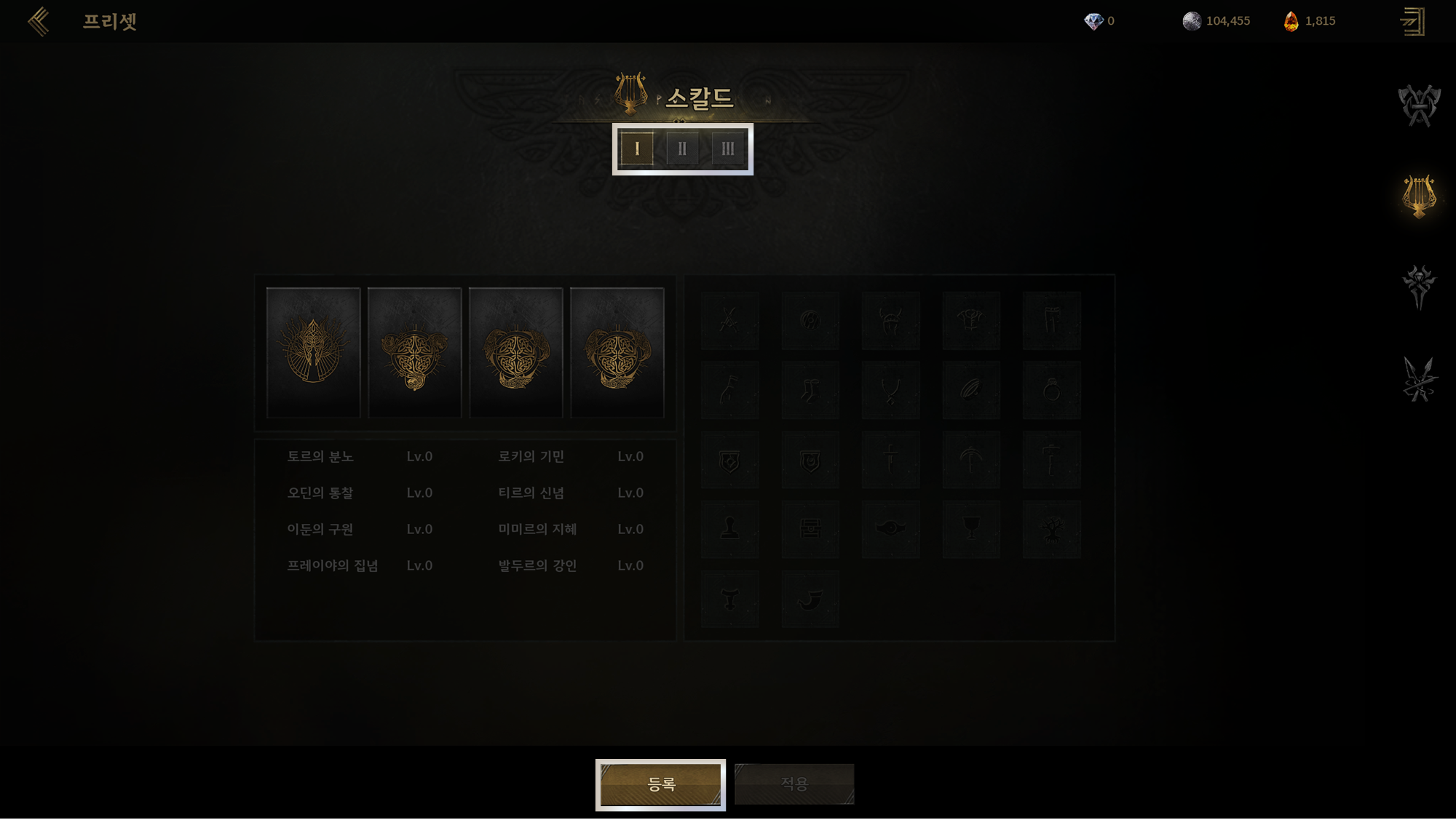
Task: Select the horn equipment slot
Action: pos(810,599)
